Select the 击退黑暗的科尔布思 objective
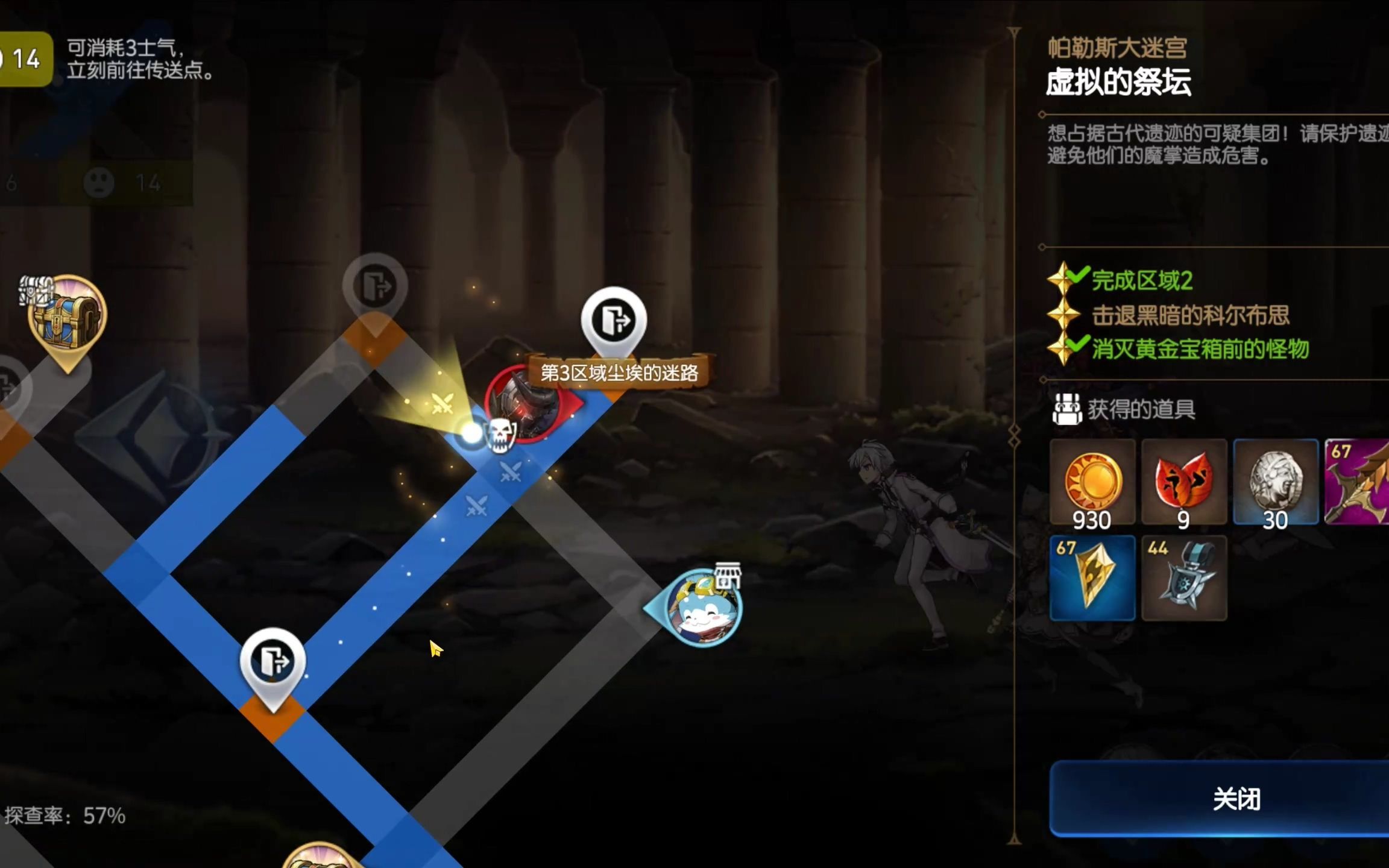 [1190, 315]
